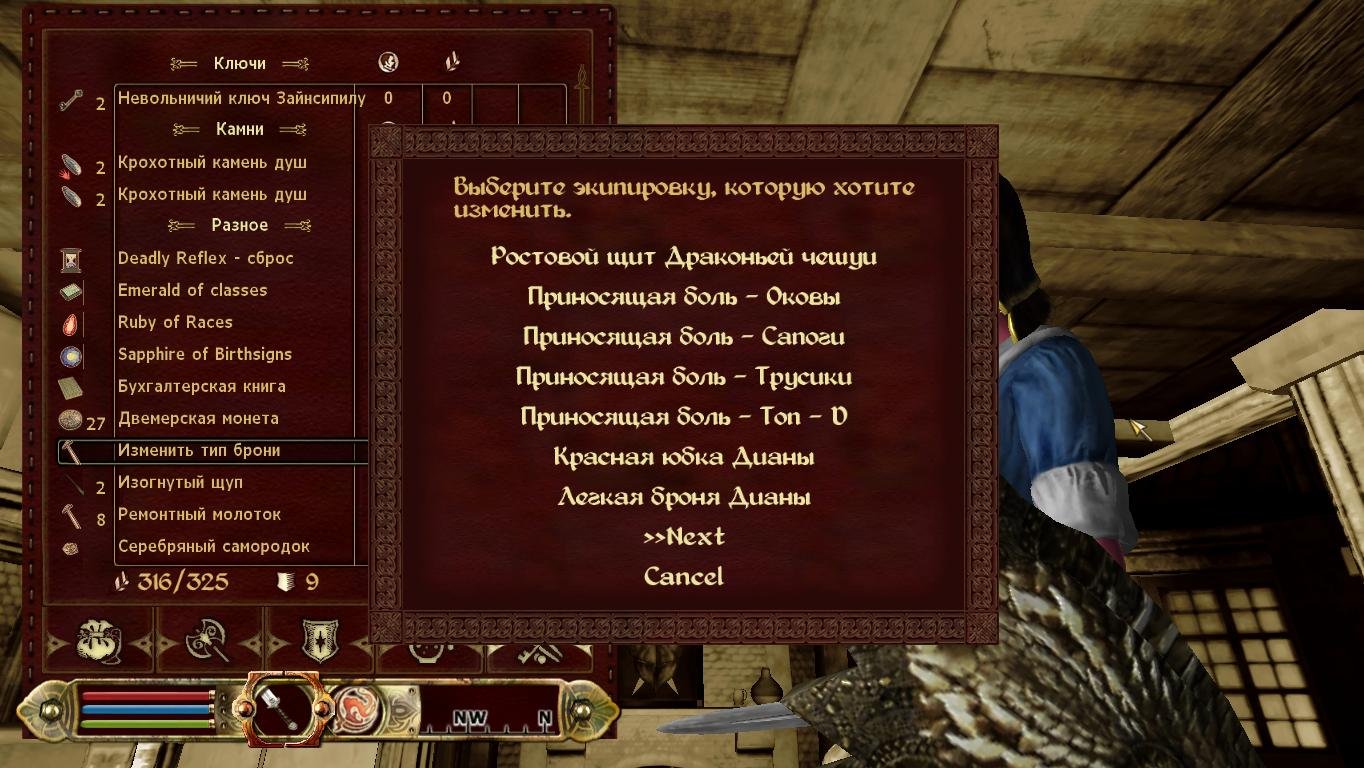
Task: Select Ростовой щит Драконьей чешуи
Action: click(683, 256)
